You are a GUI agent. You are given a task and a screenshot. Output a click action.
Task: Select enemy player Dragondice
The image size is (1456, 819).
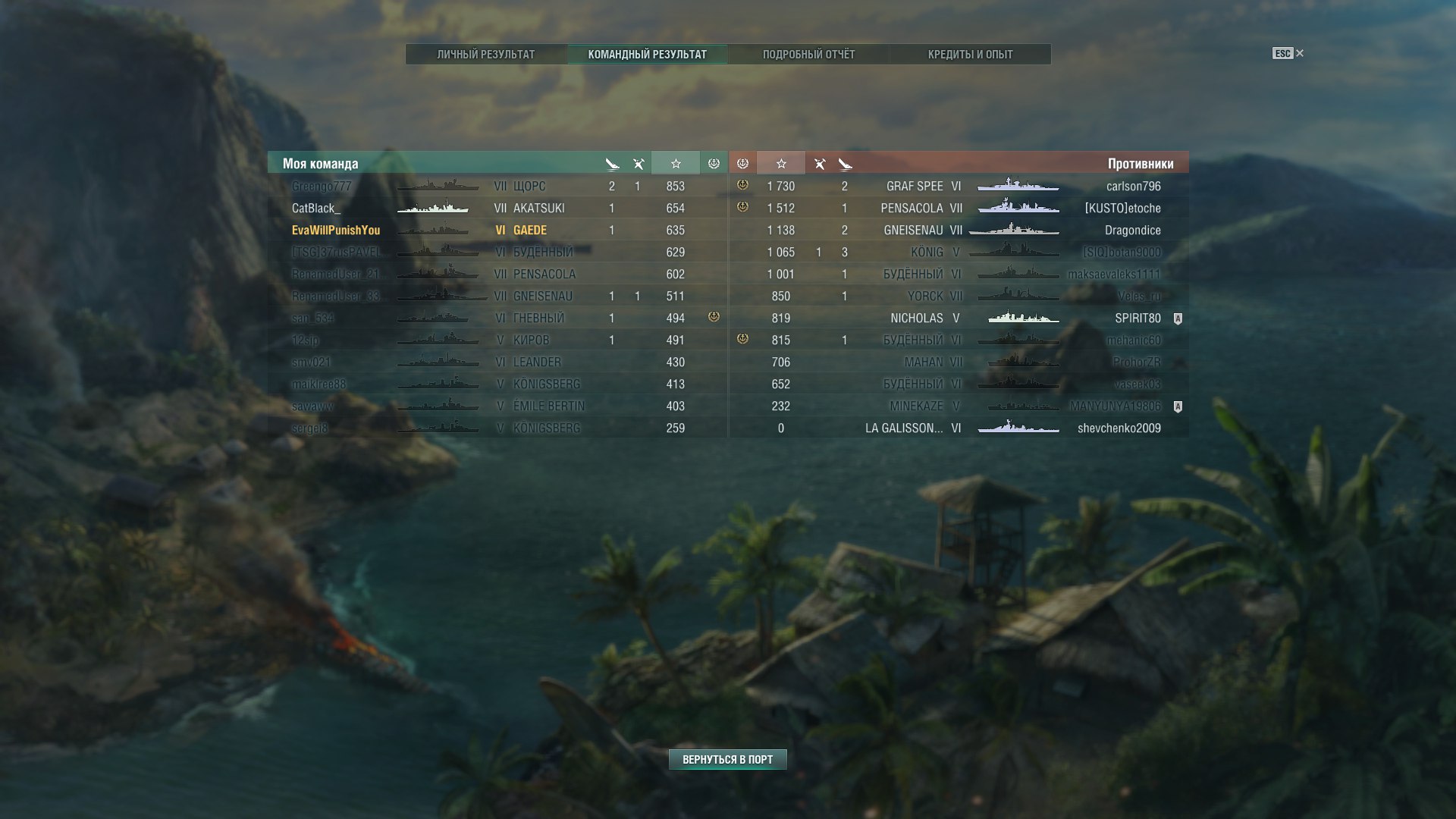[1132, 231]
